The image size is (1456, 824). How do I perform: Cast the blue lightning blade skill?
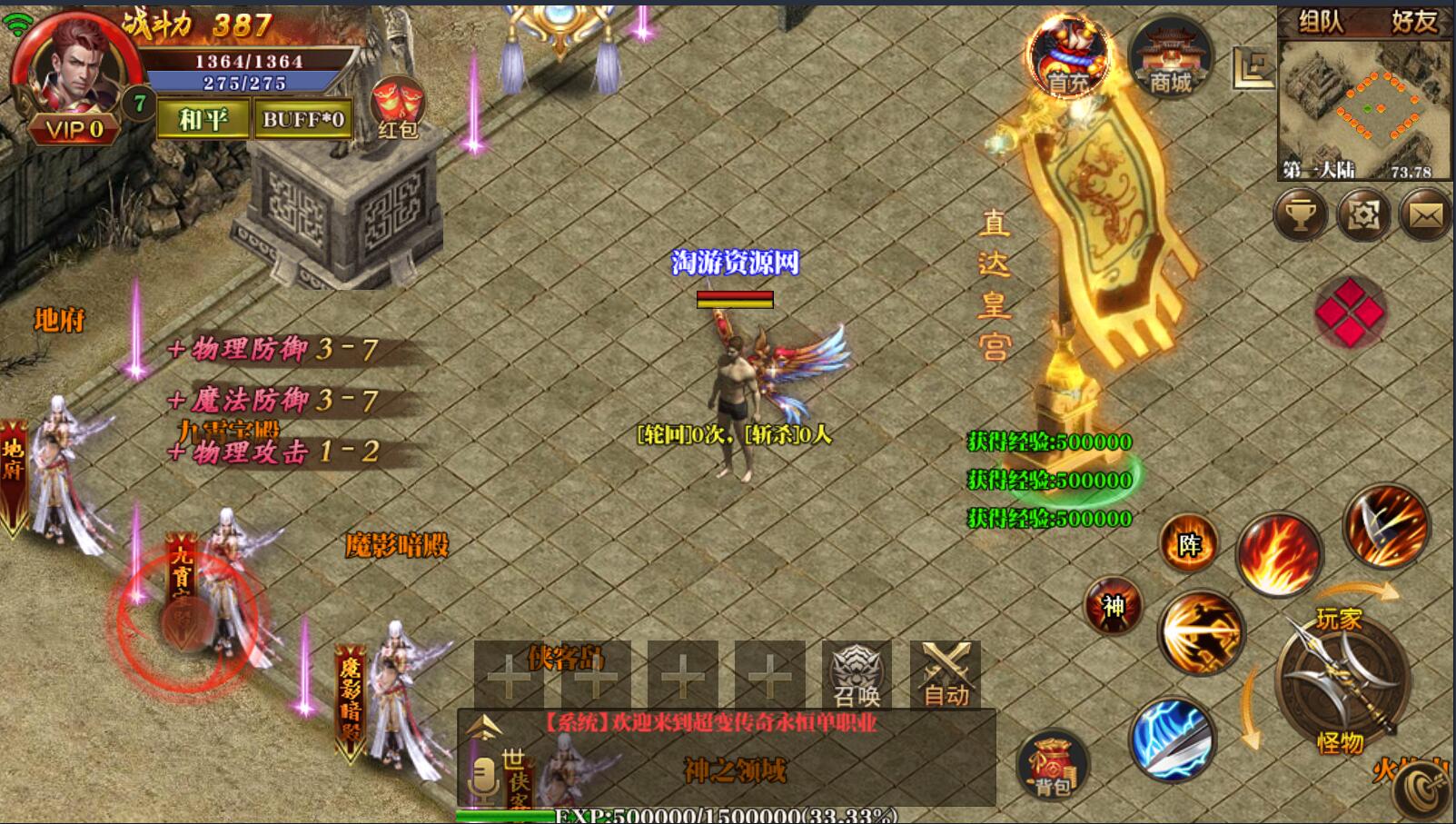pyautogui.click(x=1173, y=740)
